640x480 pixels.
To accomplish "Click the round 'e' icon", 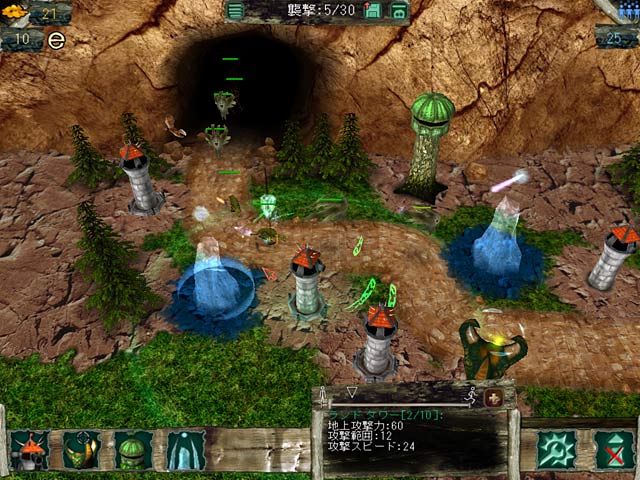I will coord(56,40).
